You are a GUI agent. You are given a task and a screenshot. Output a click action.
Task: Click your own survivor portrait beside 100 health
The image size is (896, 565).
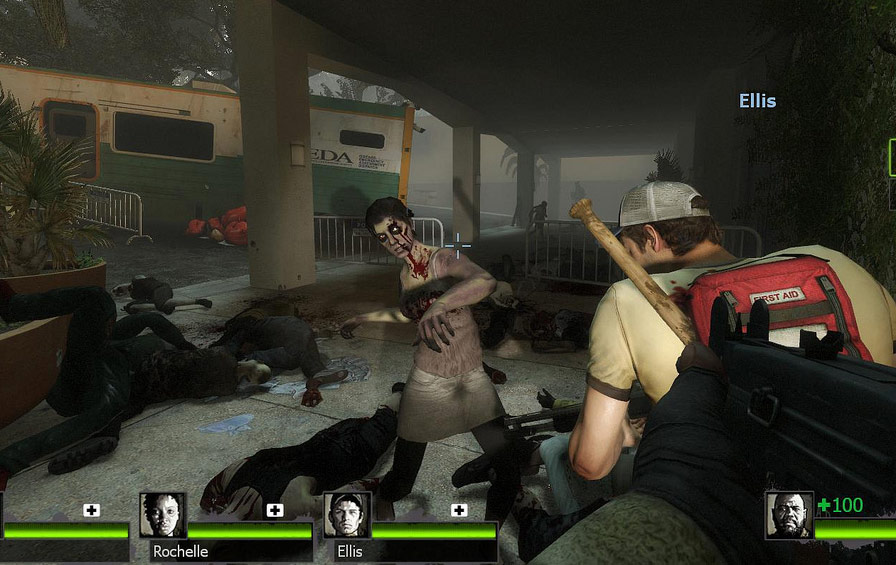click(x=789, y=515)
